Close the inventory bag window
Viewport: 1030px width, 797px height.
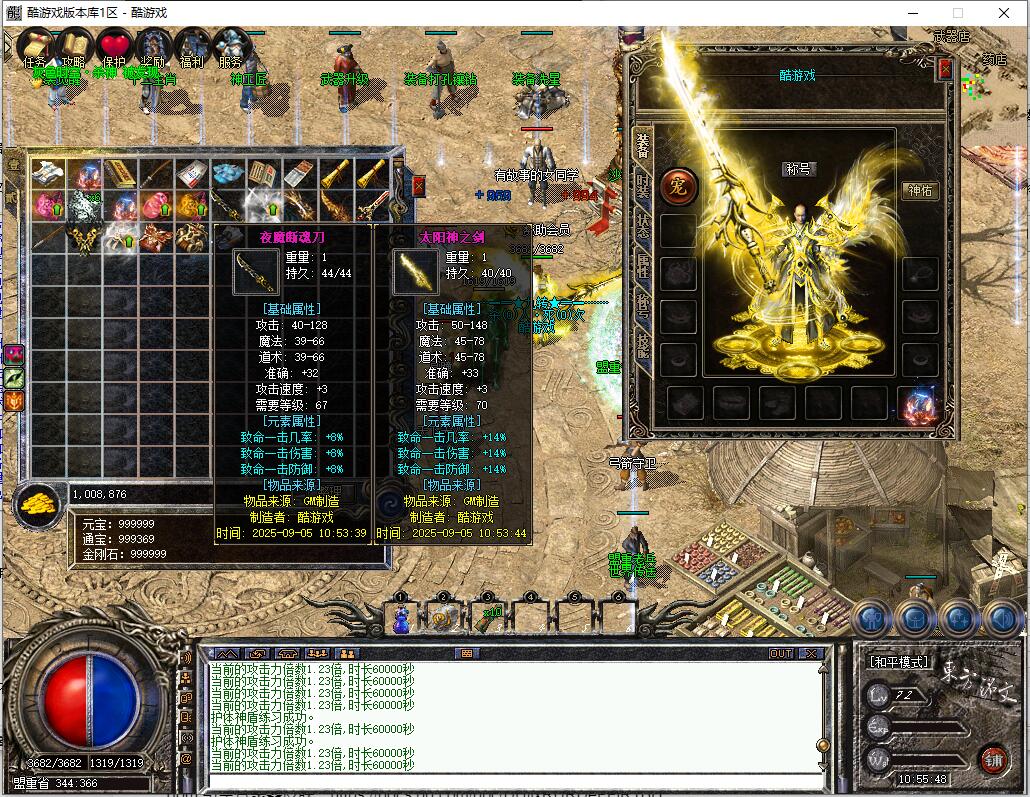[418, 185]
